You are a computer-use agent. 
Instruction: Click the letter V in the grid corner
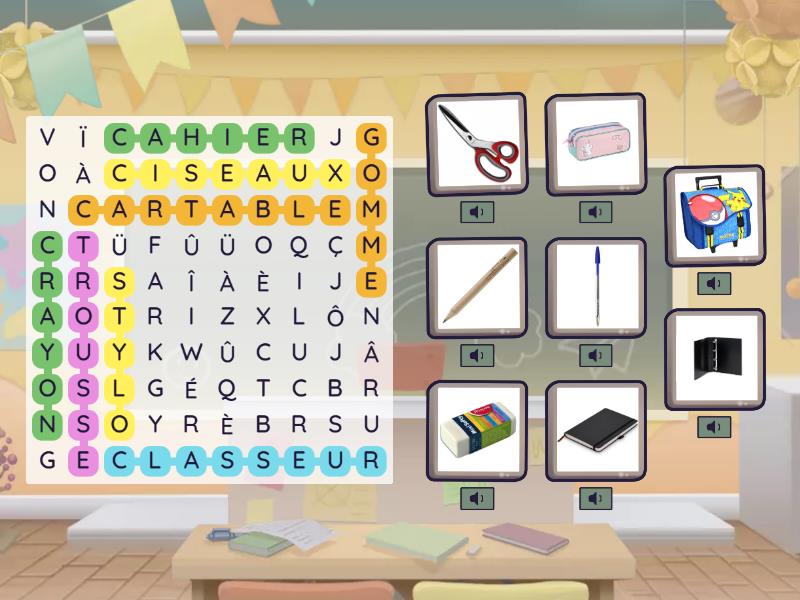(x=47, y=137)
